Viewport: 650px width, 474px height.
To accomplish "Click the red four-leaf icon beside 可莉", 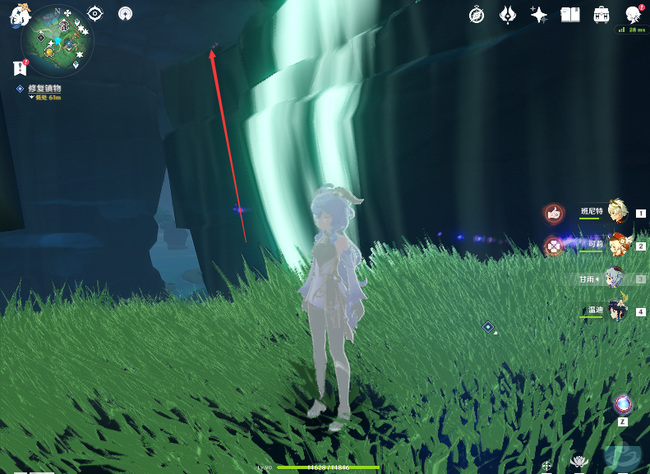I will click(553, 245).
